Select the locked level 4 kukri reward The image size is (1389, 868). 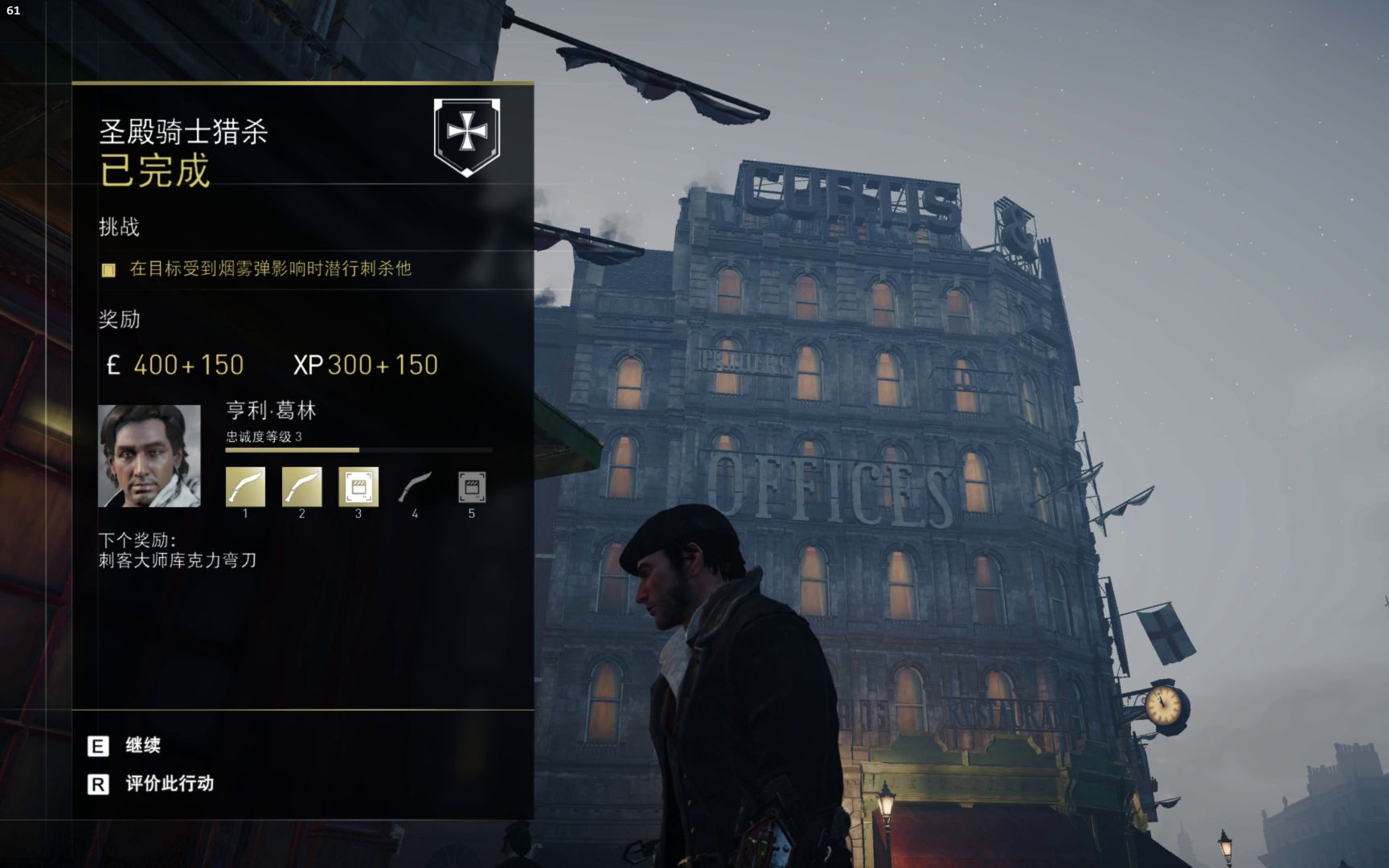tap(415, 487)
